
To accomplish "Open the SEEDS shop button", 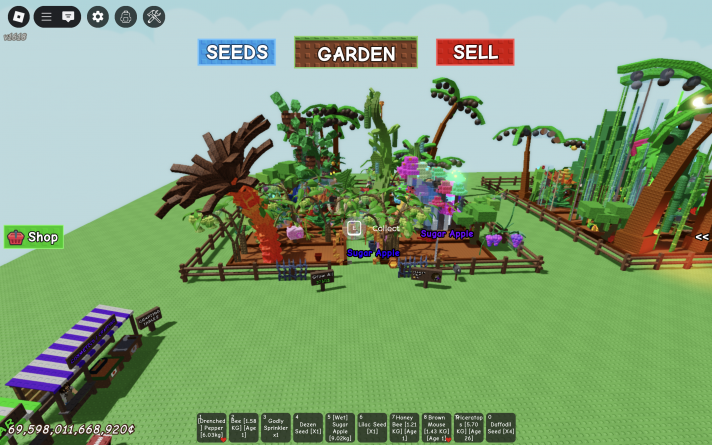I will (236, 52).
